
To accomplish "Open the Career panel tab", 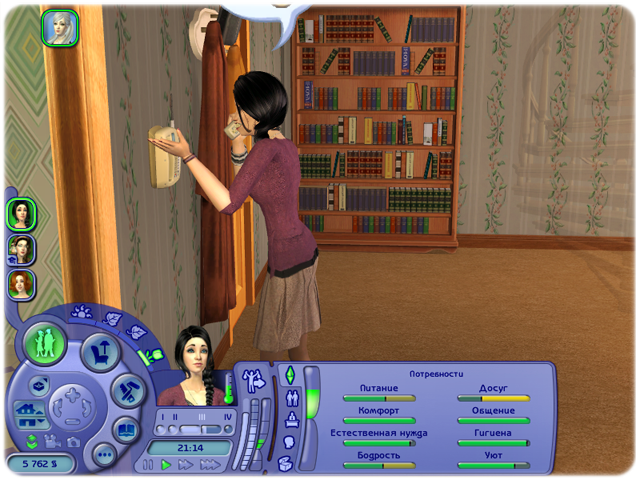I will (x=290, y=419).
